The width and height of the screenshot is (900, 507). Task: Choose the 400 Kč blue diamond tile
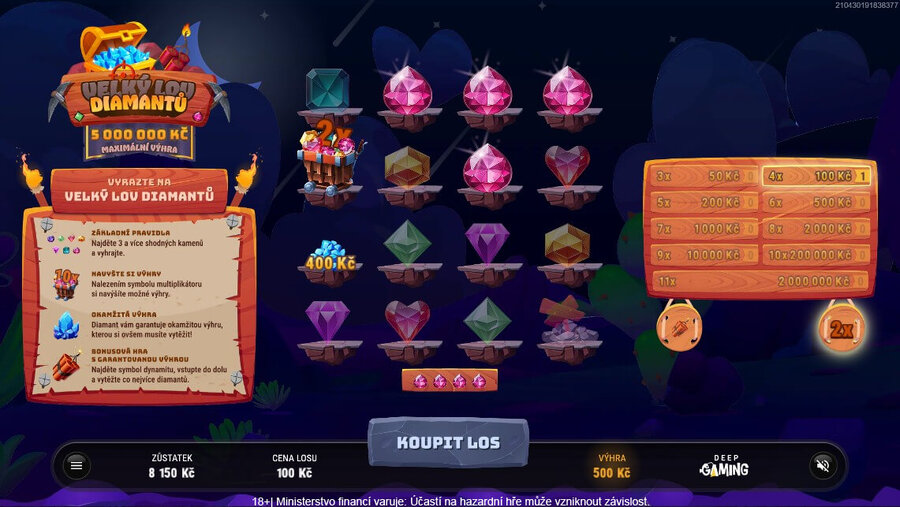(x=329, y=257)
